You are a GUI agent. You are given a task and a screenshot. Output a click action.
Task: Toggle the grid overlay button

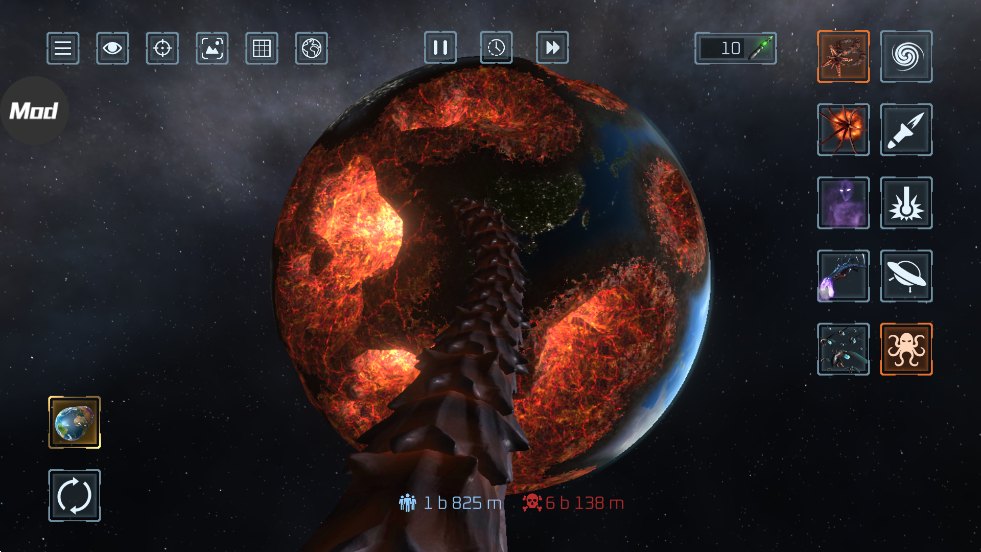pyautogui.click(x=262, y=48)
